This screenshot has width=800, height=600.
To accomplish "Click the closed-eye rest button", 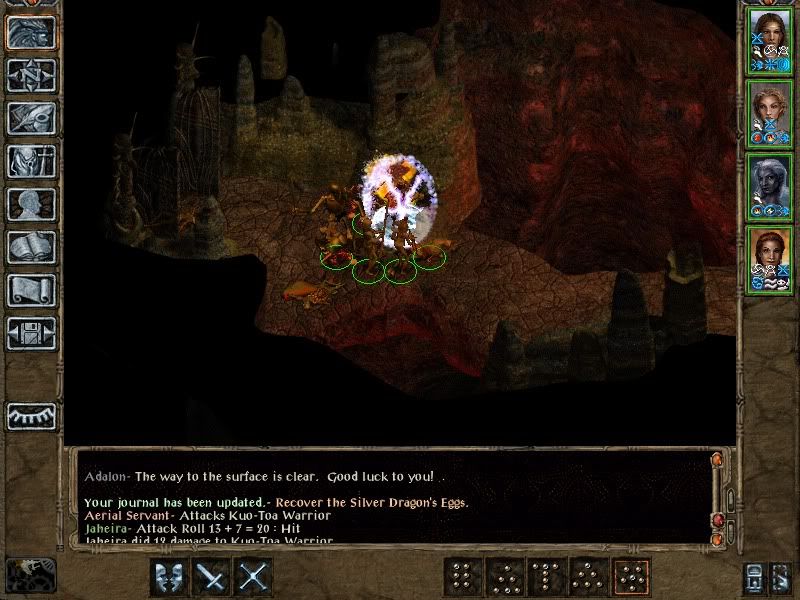I will click(31, 415).
